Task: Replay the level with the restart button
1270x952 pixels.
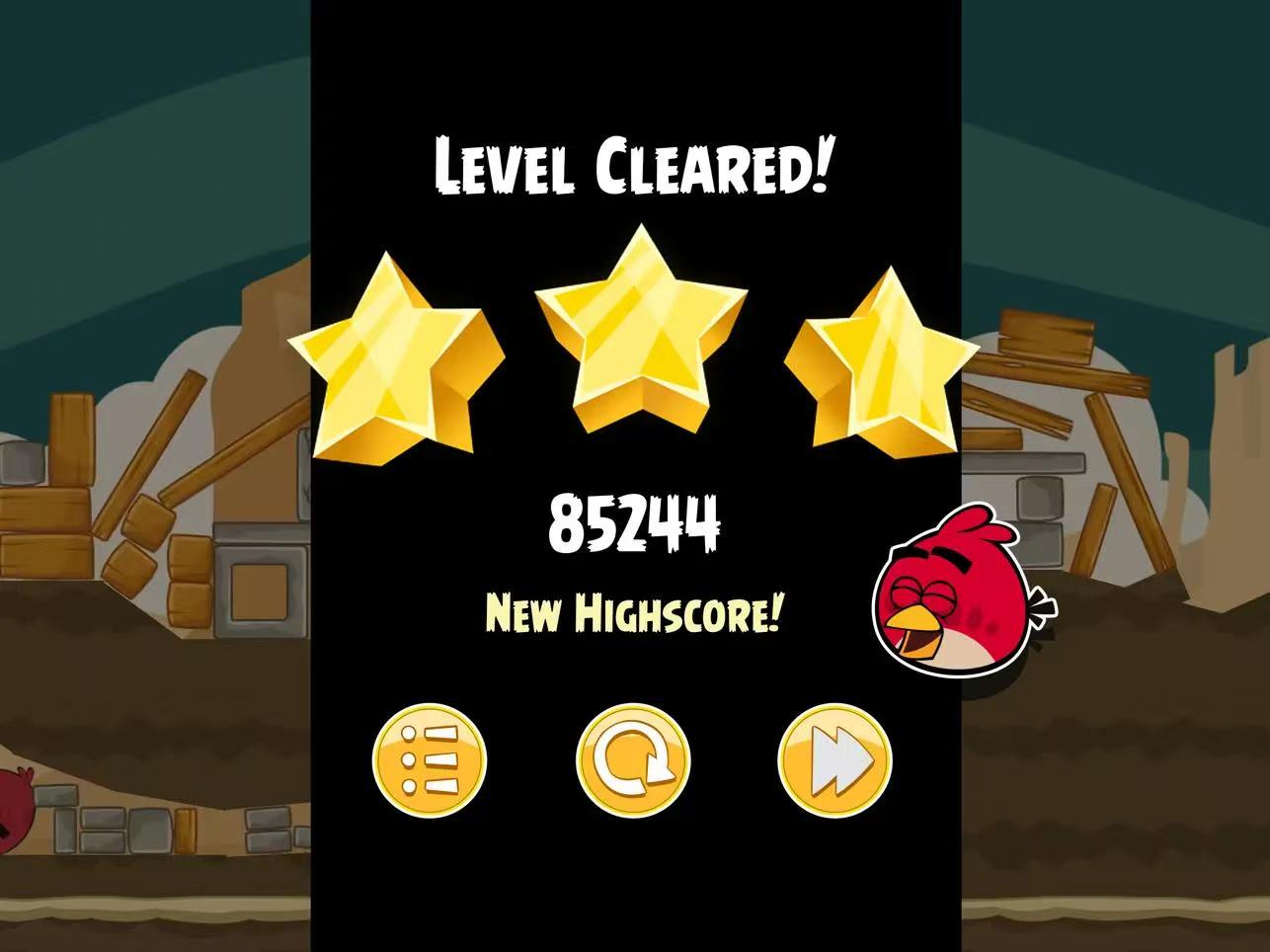Action: pos(633,760)
